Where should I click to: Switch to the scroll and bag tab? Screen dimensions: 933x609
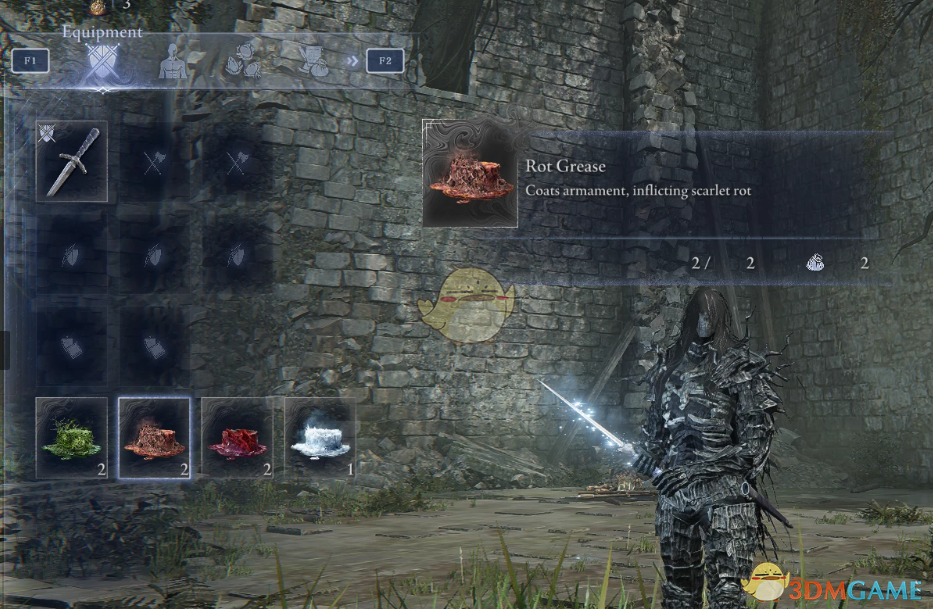[315, 62]
